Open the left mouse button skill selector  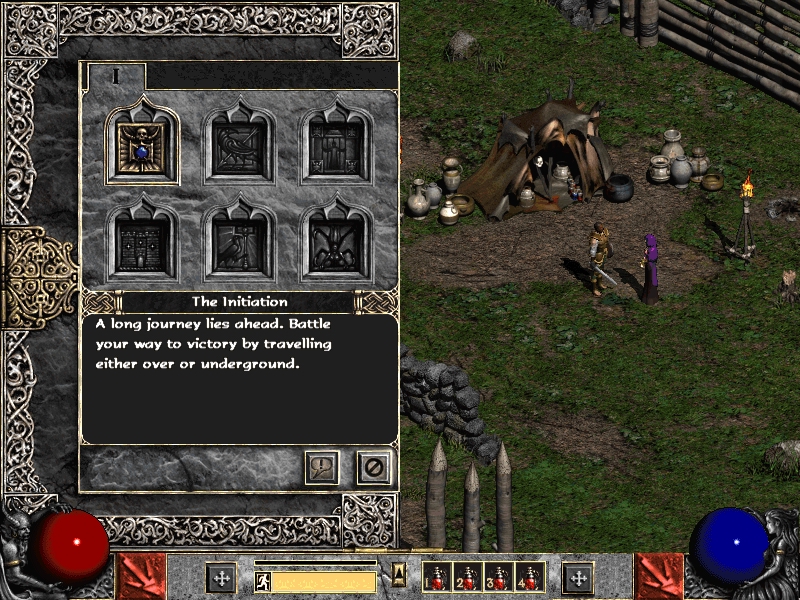pyautogui.click(x=141, y=577)
